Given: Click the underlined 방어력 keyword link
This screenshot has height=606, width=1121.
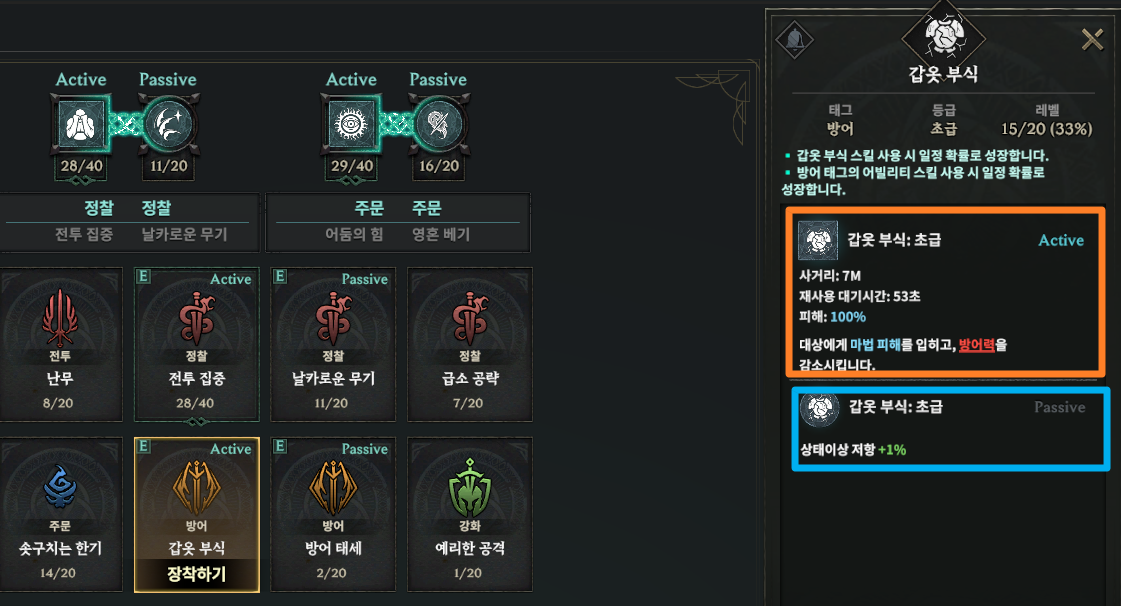Looking at the screenshot, I should point(976,345).
